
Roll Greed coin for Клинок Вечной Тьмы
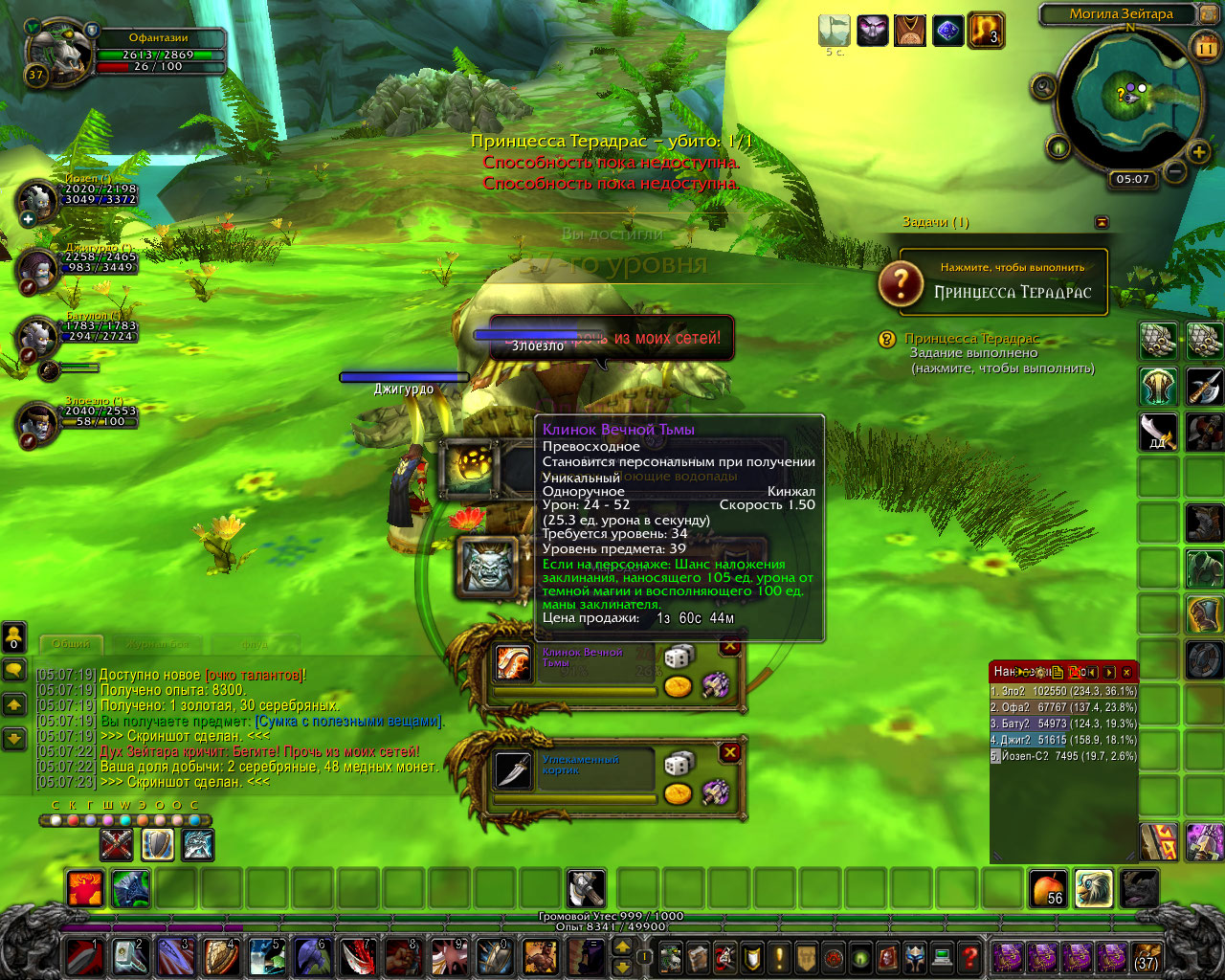coord(679,686)
